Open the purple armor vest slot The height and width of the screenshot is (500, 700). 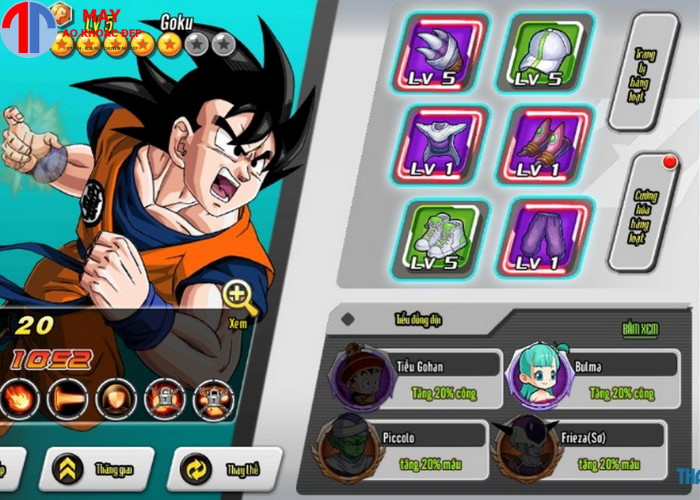[447, 144]
